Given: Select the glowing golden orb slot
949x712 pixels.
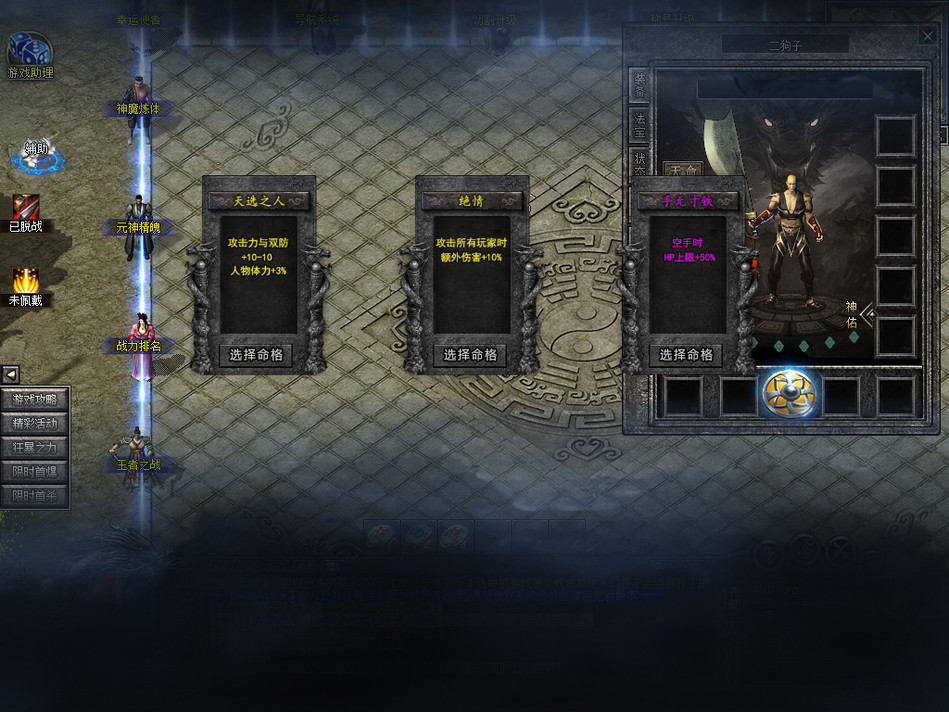Looking at the screenshot, I should coord(791,394).
